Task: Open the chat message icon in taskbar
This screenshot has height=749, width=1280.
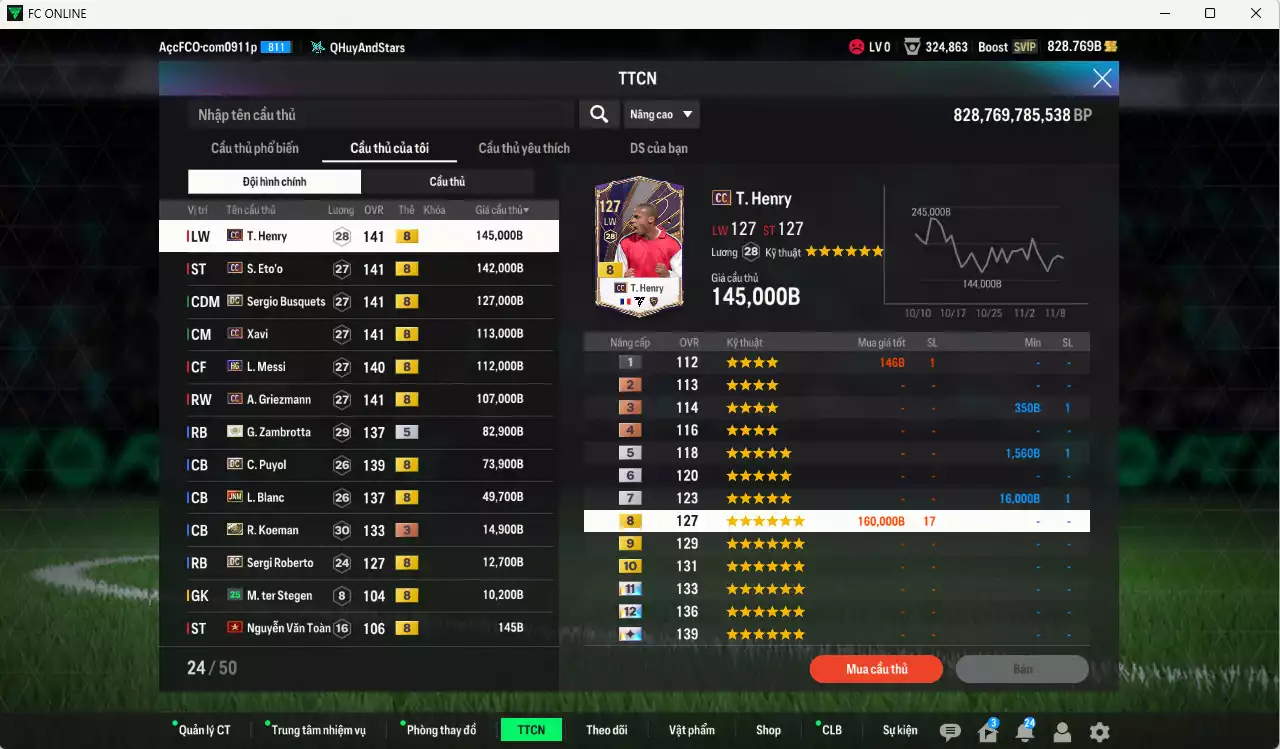Action: [950, 733]
